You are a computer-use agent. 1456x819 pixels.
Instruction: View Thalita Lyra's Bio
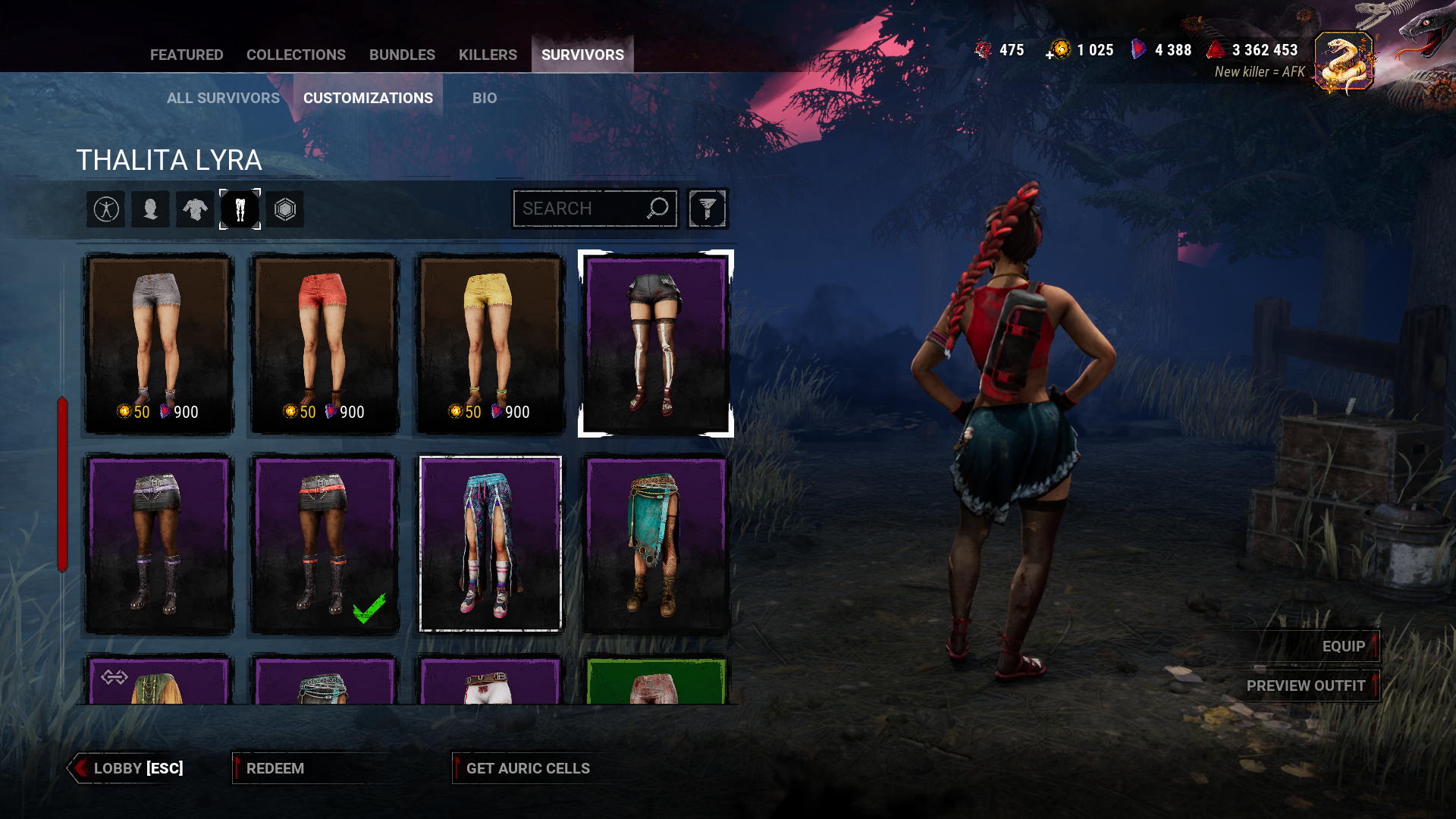click(485, 98)
